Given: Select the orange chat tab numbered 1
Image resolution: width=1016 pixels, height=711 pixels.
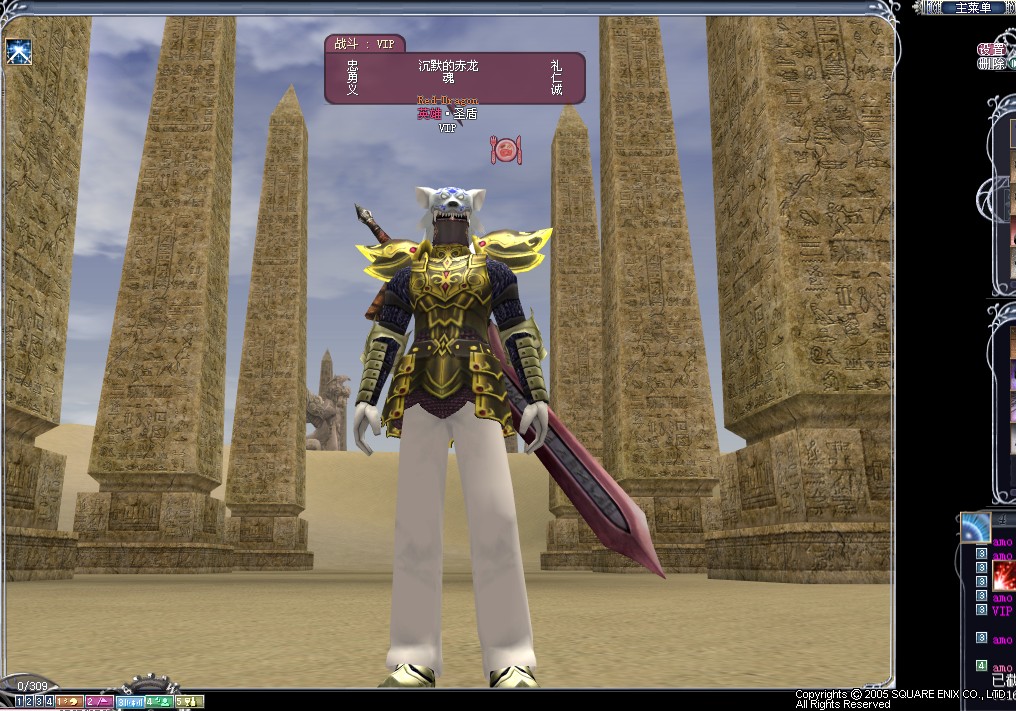Looking at the screenshot, I should coord(69,702).
